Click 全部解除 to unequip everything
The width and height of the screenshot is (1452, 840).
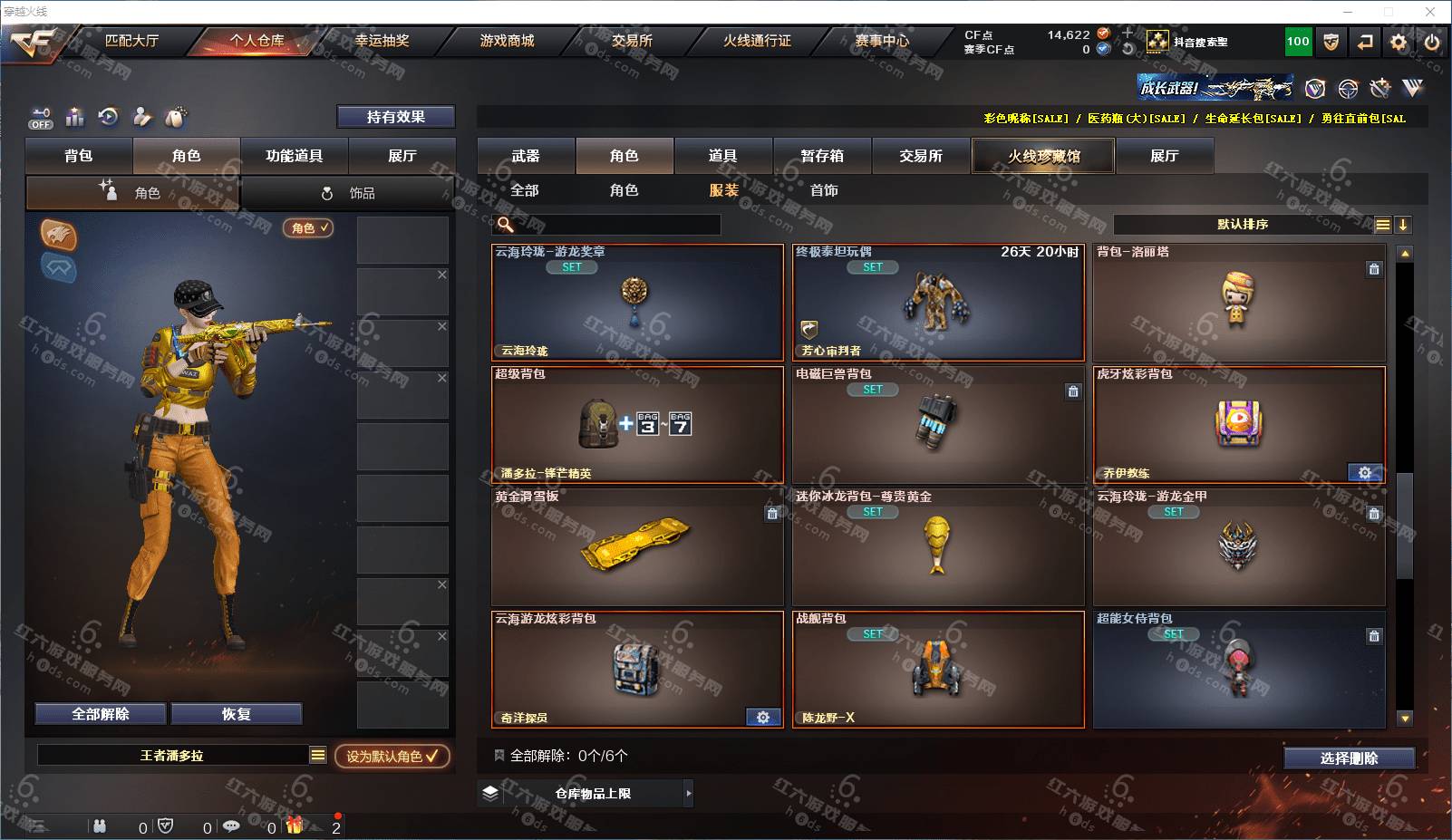[x=101, y=714]
